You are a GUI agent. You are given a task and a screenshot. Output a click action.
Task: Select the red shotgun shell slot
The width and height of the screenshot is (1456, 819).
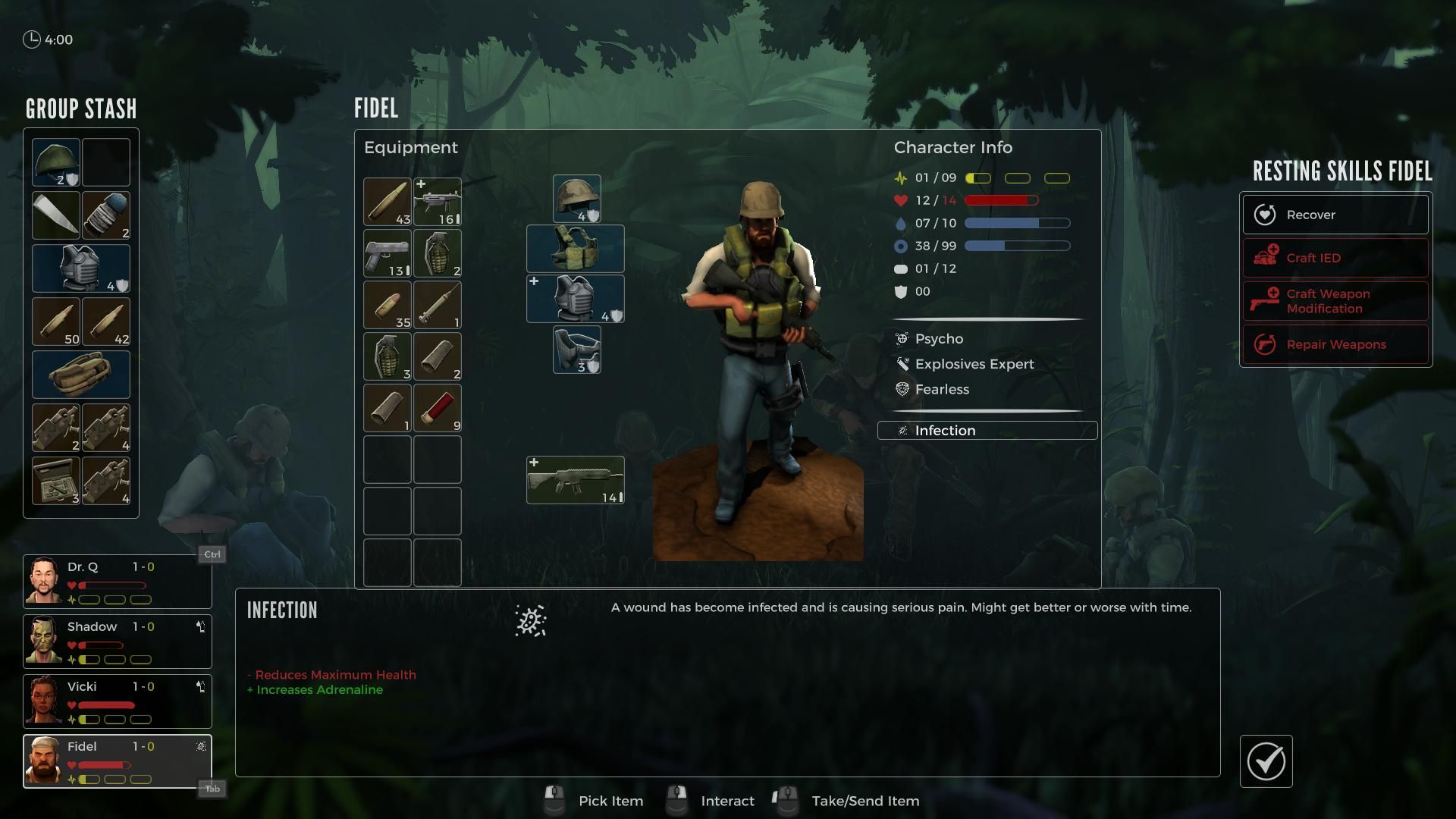[438, 408]
